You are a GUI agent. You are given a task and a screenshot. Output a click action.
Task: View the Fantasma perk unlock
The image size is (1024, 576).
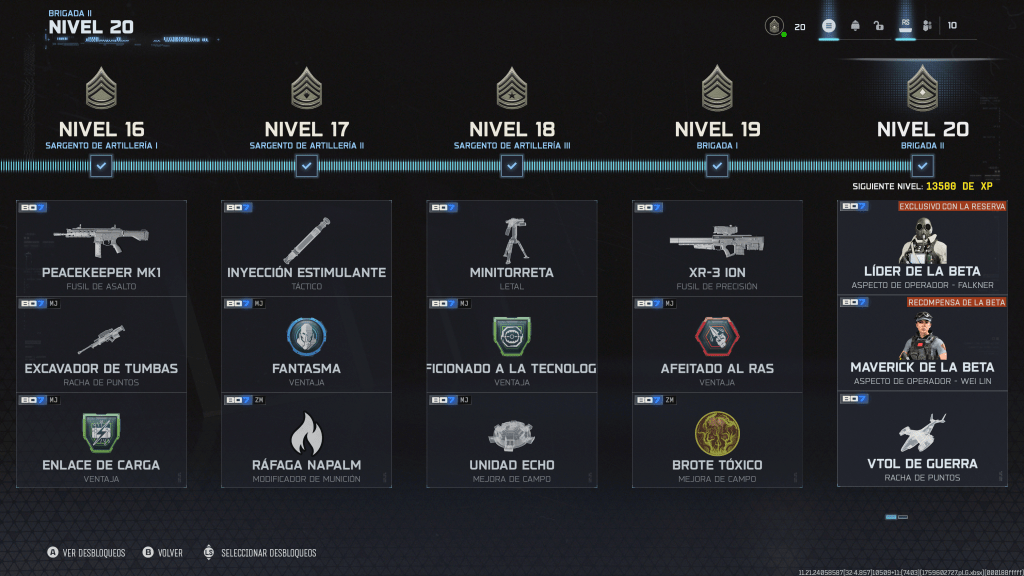306,344
